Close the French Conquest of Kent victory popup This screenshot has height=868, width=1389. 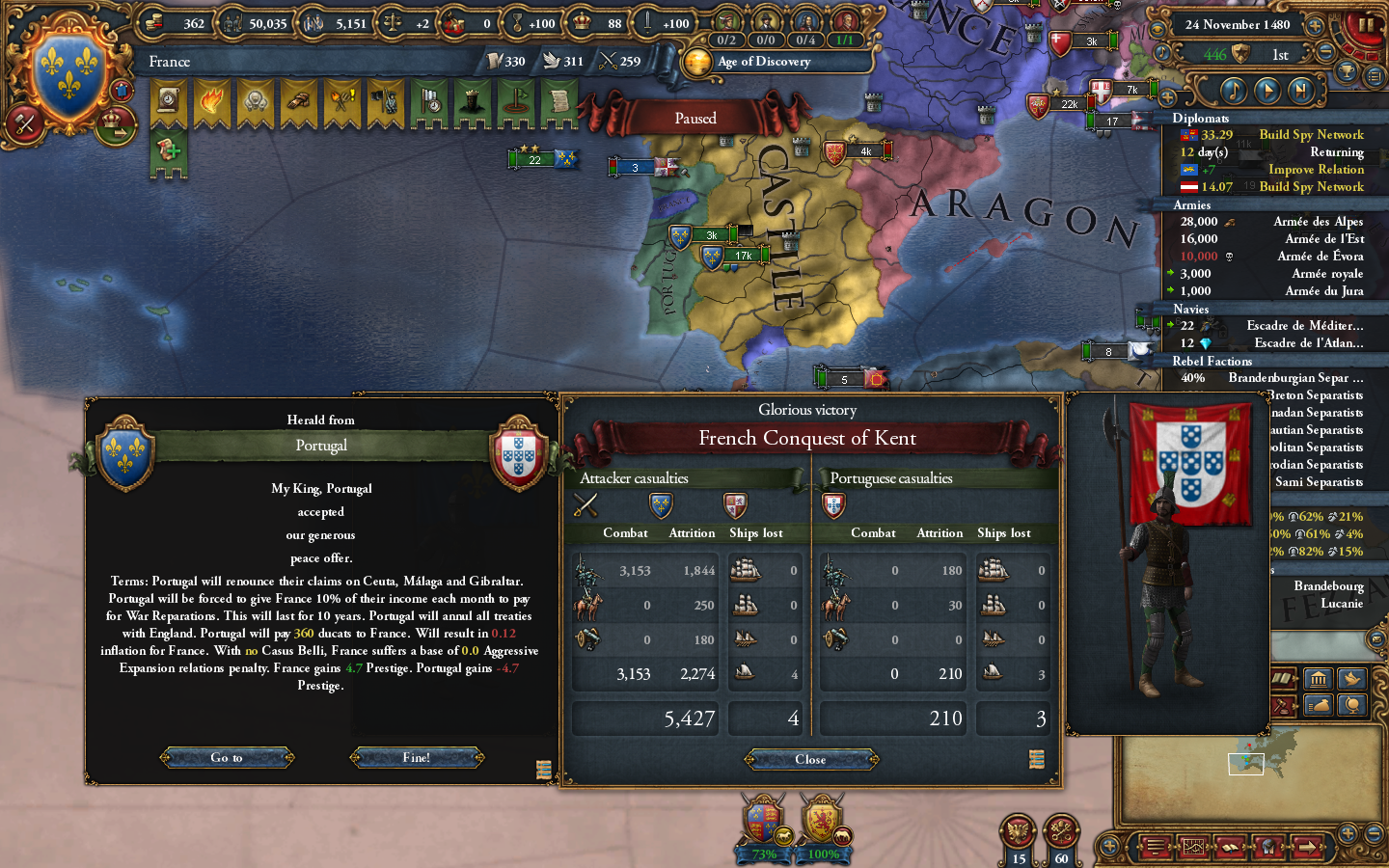(810, 760)
